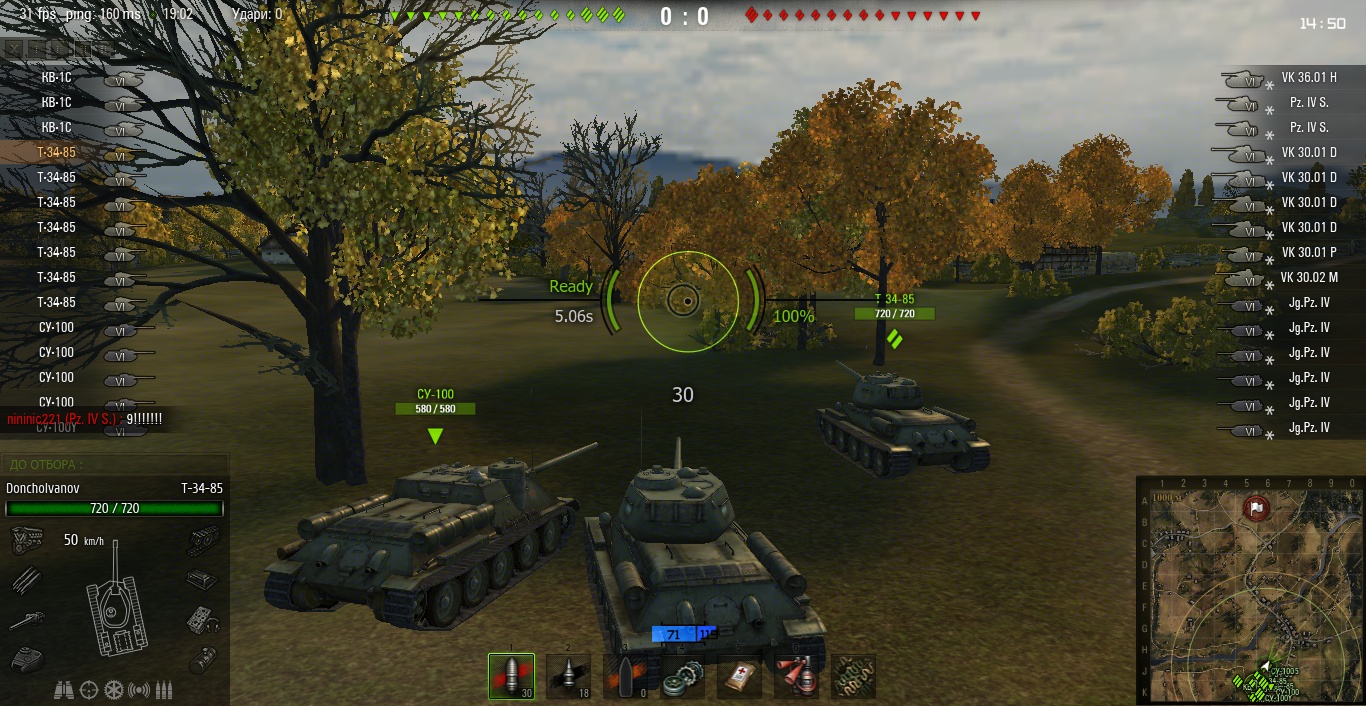Switch to the APCR shell with 18 rounds
The width and height of the screenshot is (1366, 706).
[x=568, y=677]
